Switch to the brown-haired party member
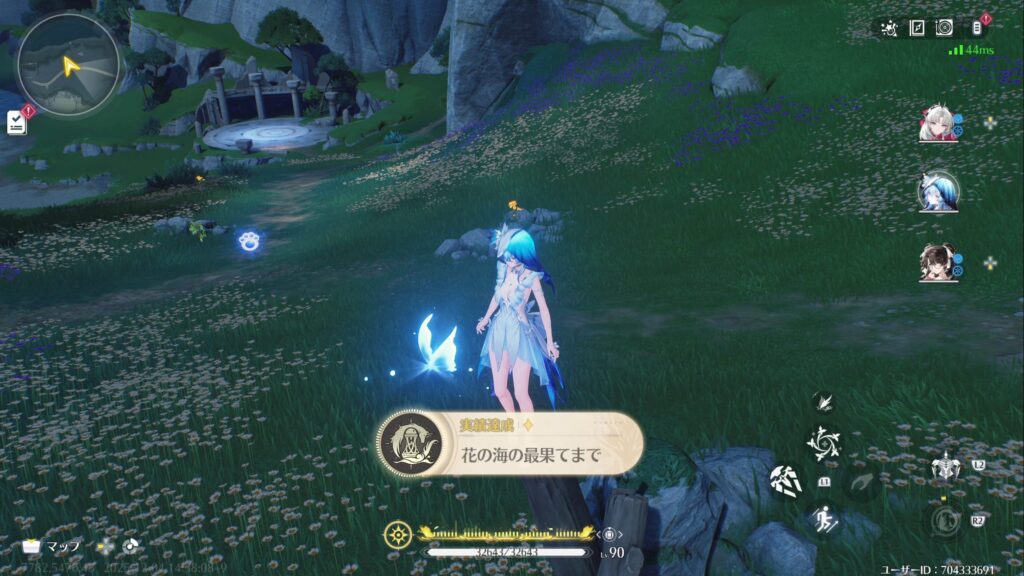This screenshot has width=1024, height=576. pos(938,262)
